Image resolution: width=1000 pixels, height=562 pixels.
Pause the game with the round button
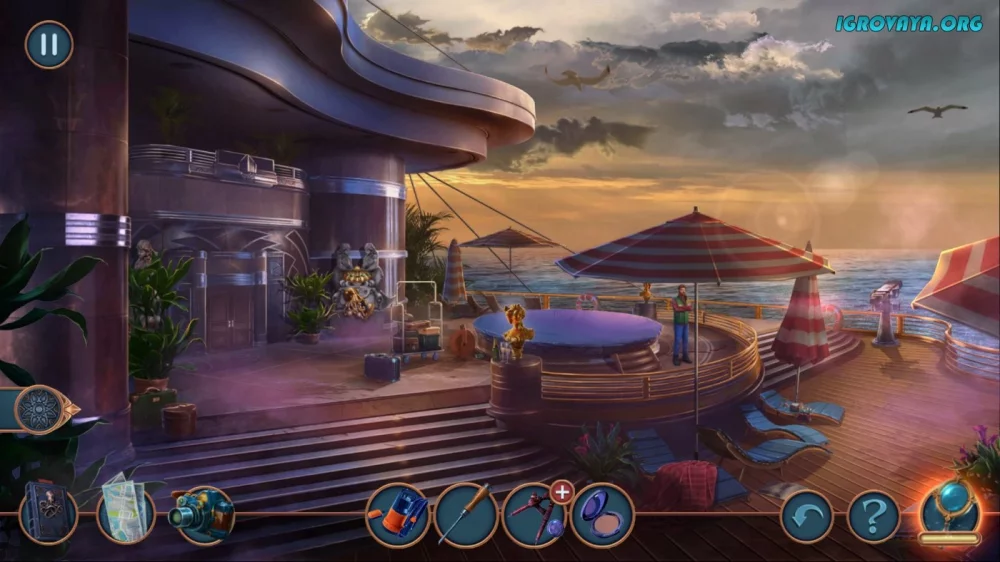[x=48, y=45]
